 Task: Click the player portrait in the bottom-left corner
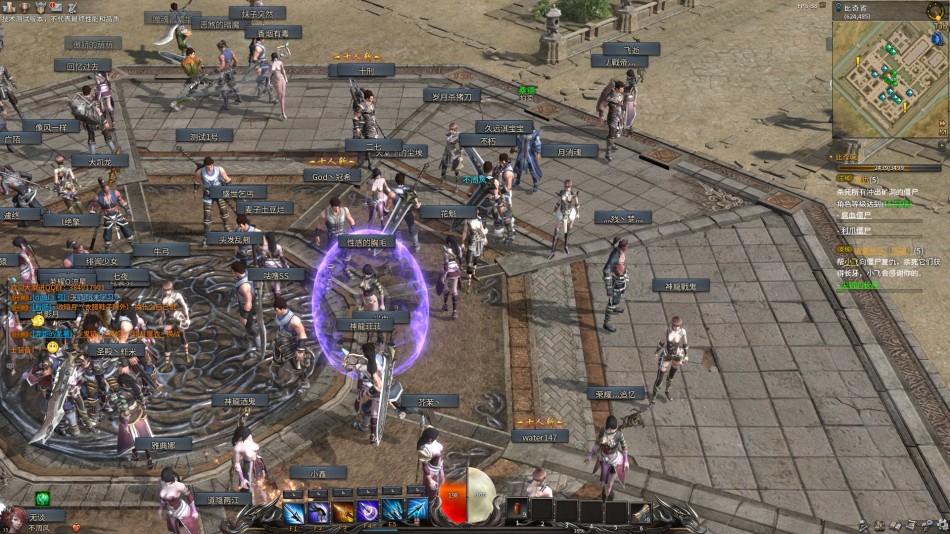click(12, 520)
